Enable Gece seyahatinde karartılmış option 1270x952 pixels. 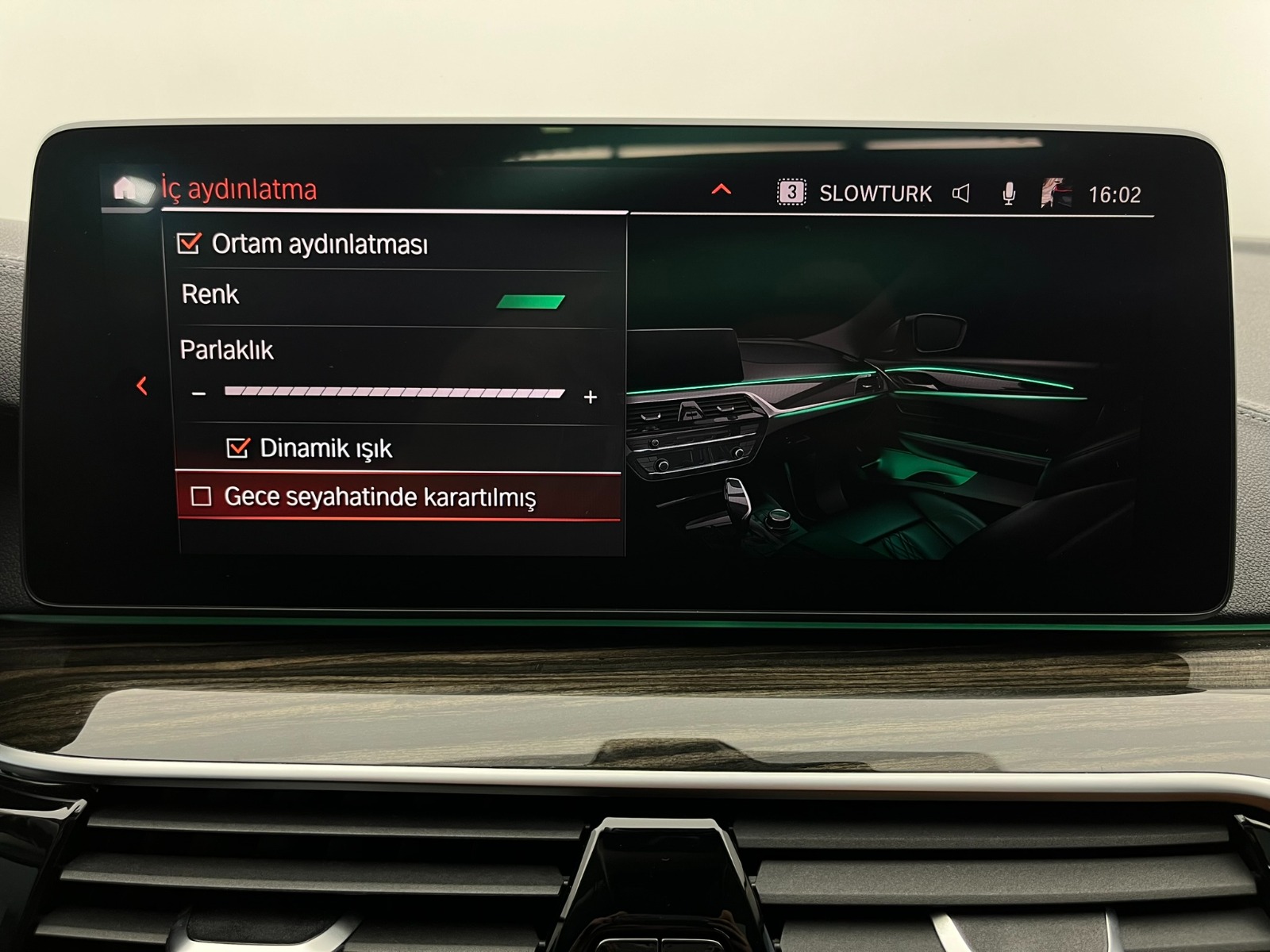coord(202,497)
